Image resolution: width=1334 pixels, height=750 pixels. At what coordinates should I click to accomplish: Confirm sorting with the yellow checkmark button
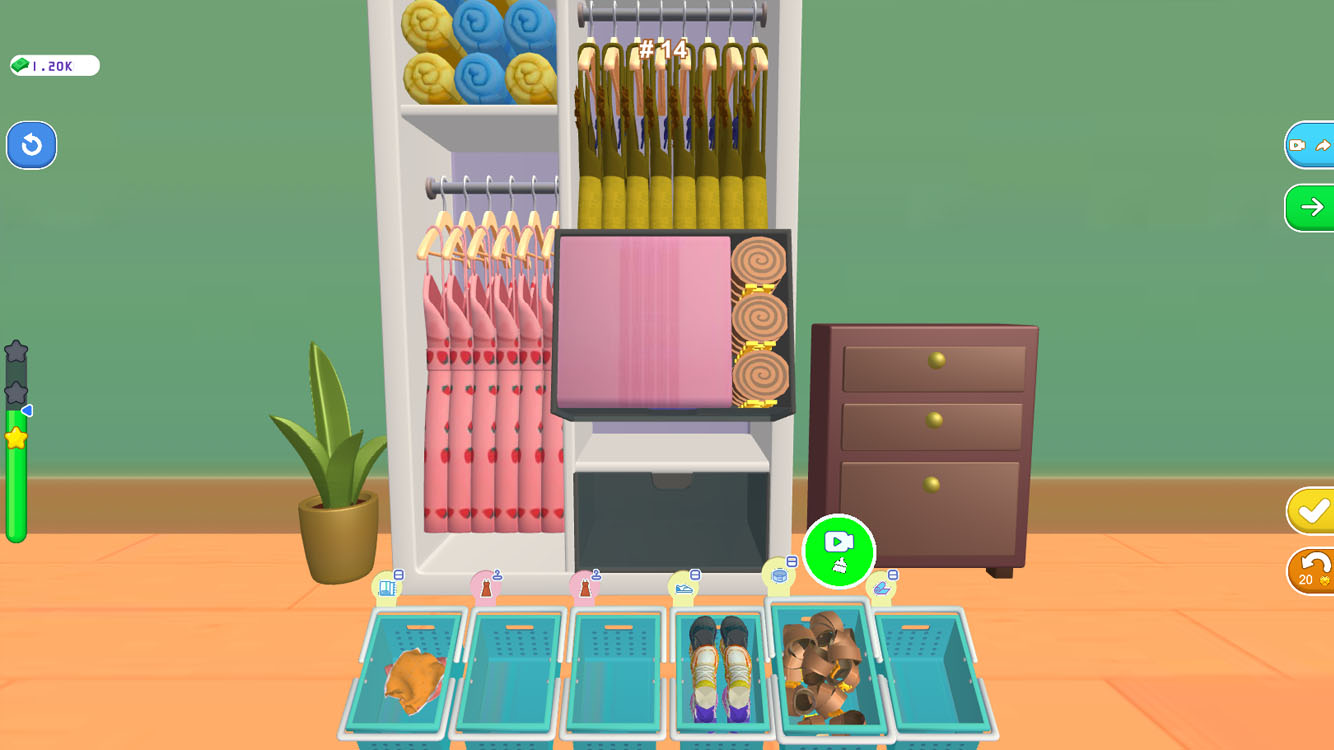point(1312,510)
